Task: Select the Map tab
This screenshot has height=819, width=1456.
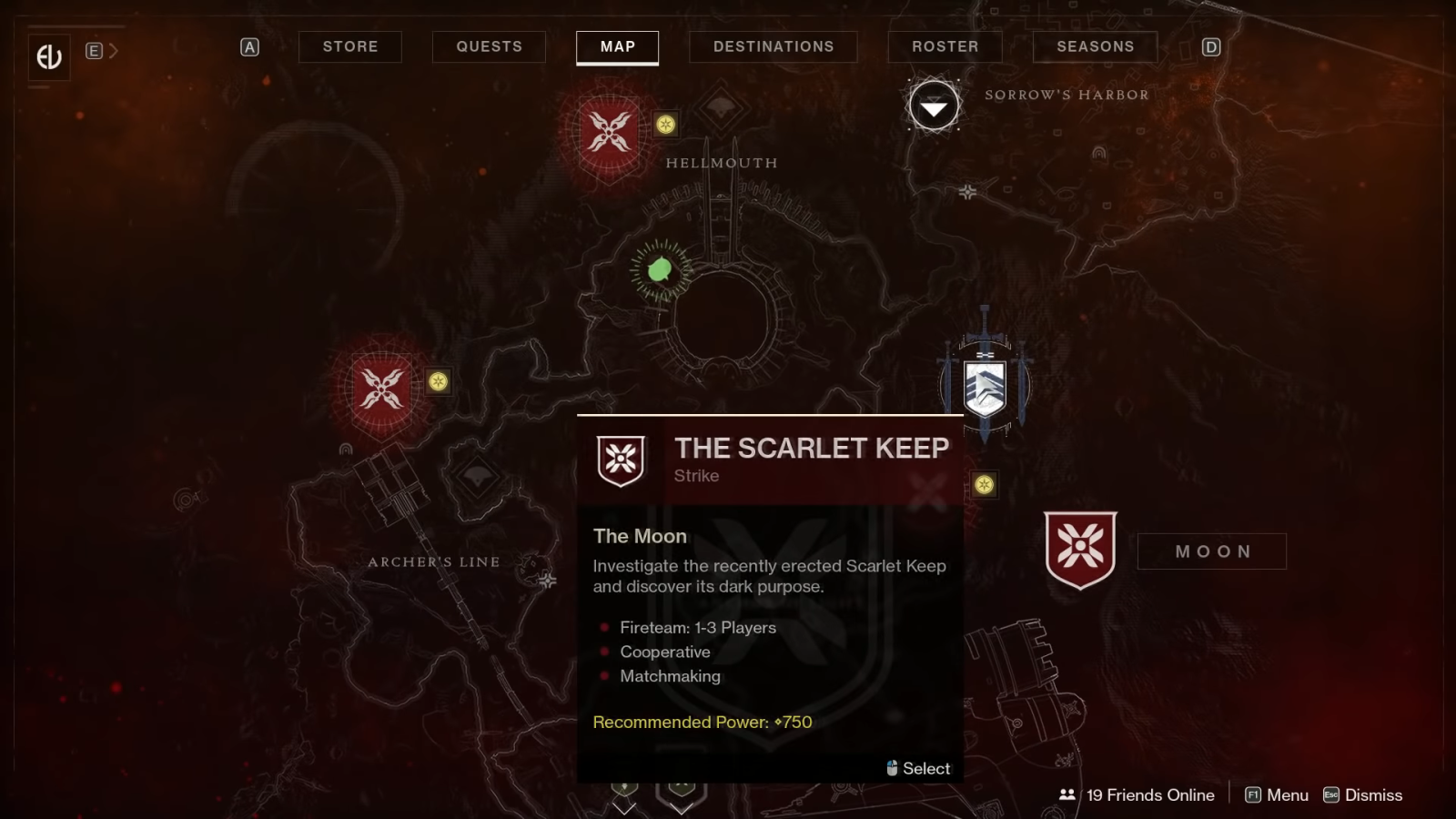Action: click(x=617, y=46)
